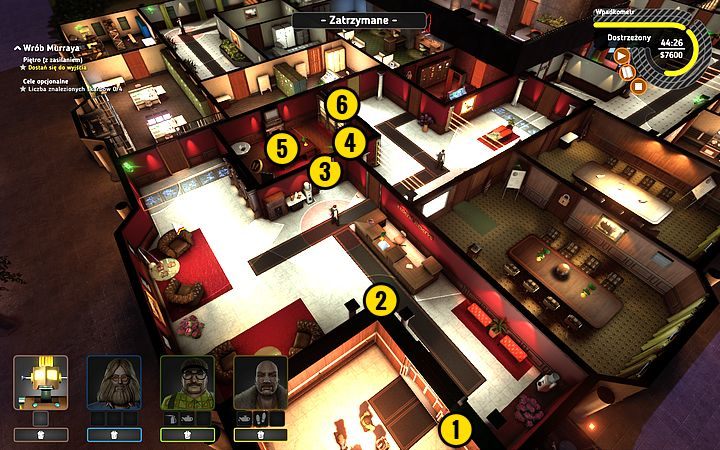Click the orange pause button
Image resolution: width=720 pixels, height=450 pixels.
628,72
